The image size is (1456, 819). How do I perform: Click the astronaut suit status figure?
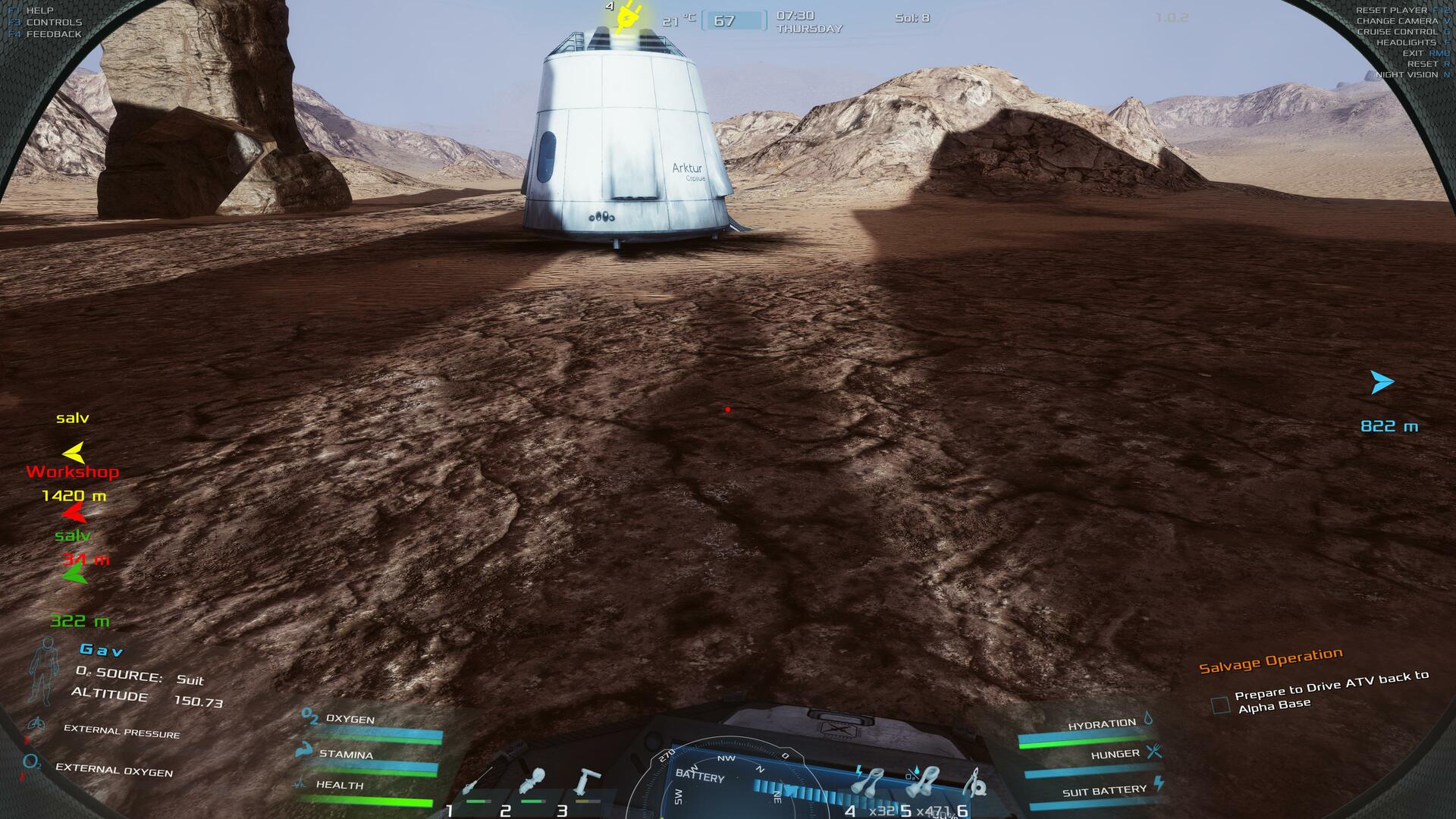pyautogui.click(x=43, y=671)
